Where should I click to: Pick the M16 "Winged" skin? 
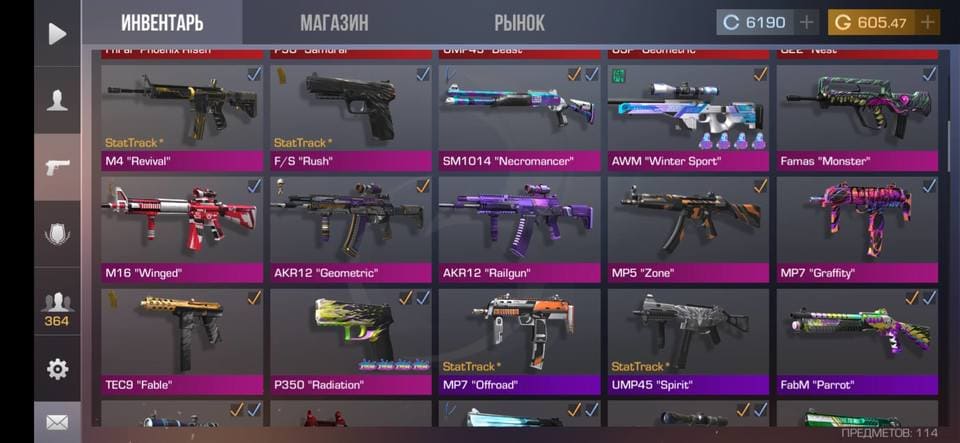click(x=182, y=229)
